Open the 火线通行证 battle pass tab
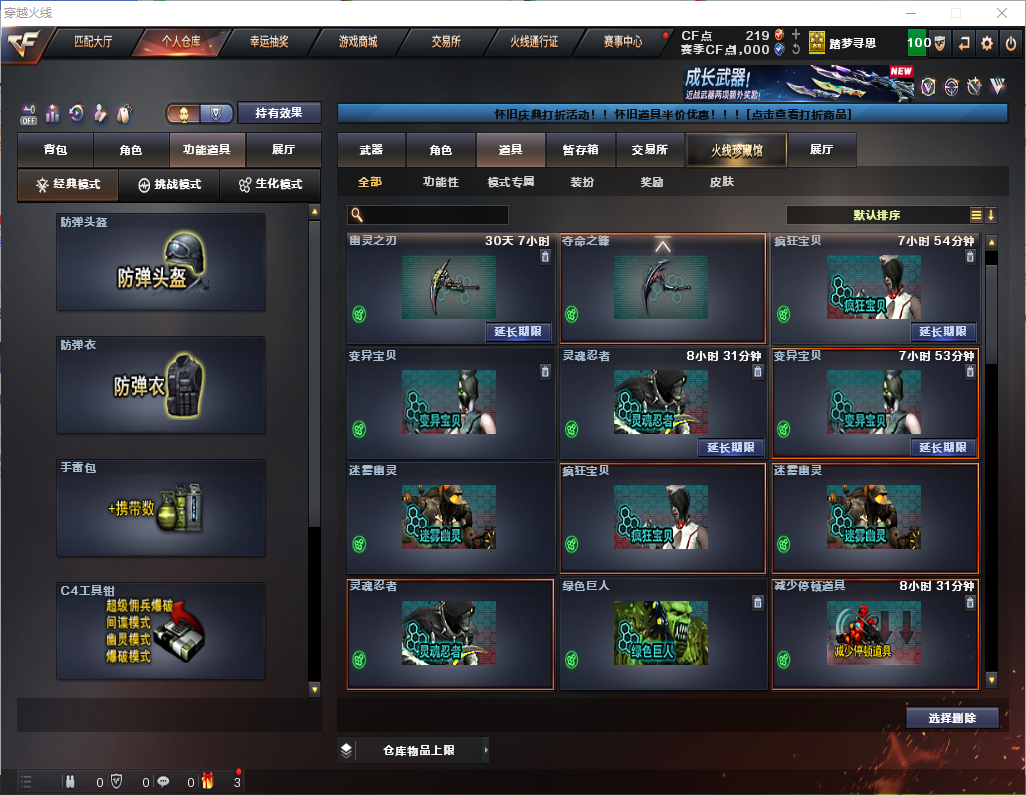Screen dimensions: 1026x795 pos(534,42)
